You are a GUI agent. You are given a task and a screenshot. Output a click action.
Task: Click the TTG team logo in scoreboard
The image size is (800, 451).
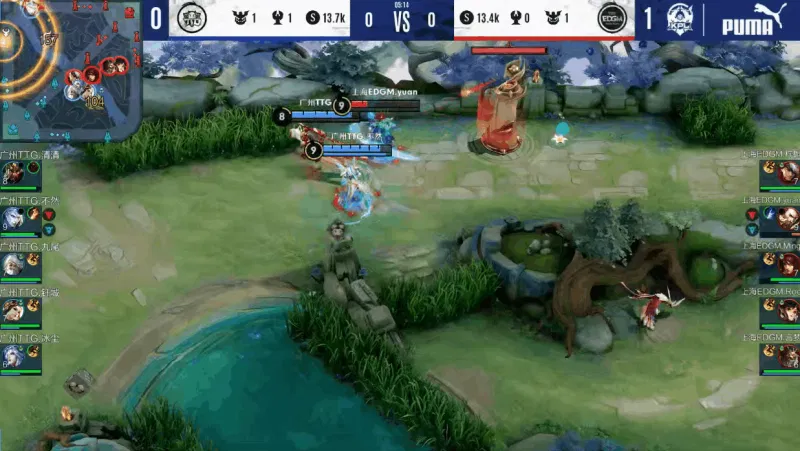(190, 18)
